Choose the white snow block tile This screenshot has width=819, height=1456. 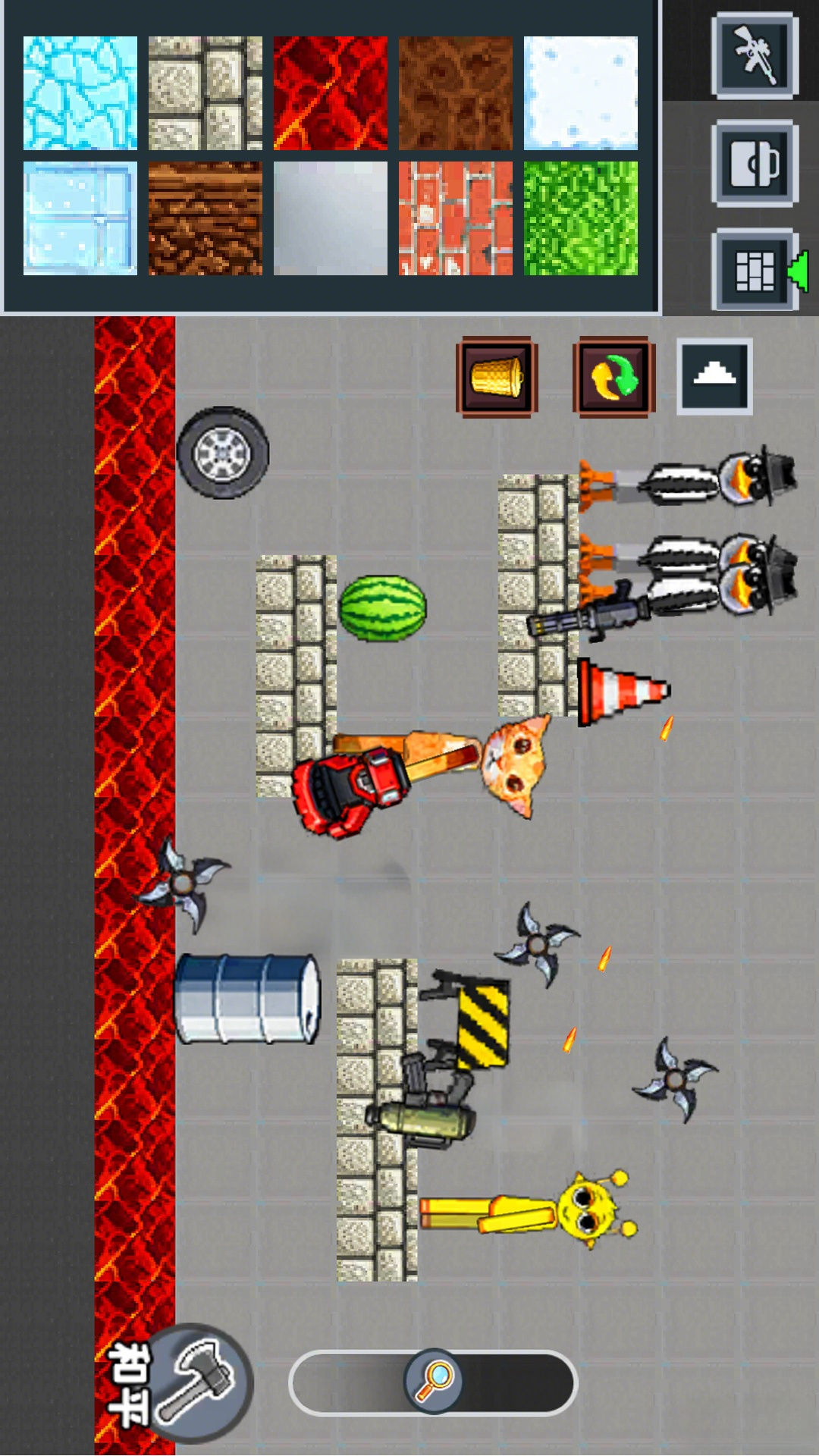[x=581, y=93]
